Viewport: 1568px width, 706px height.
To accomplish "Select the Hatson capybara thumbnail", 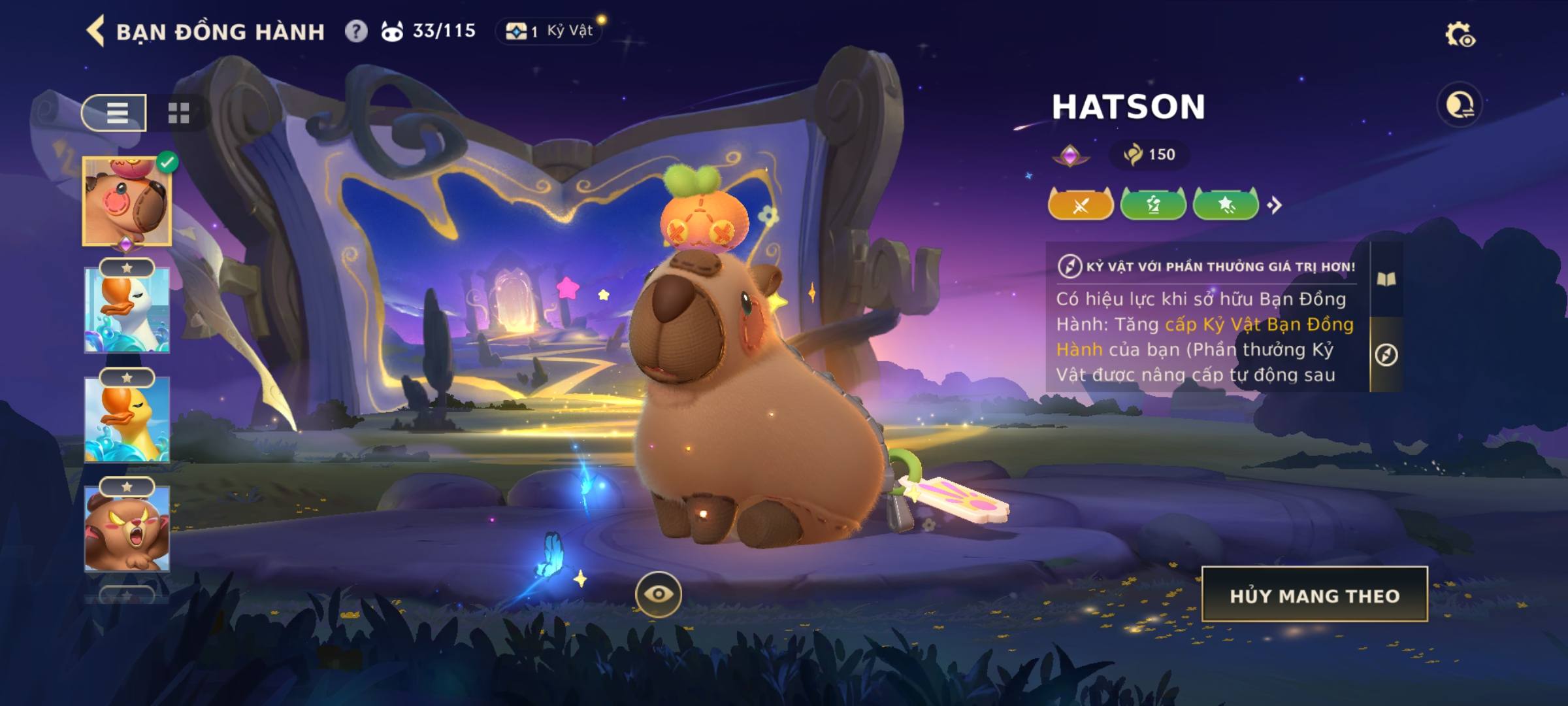I will pos(127,202).
